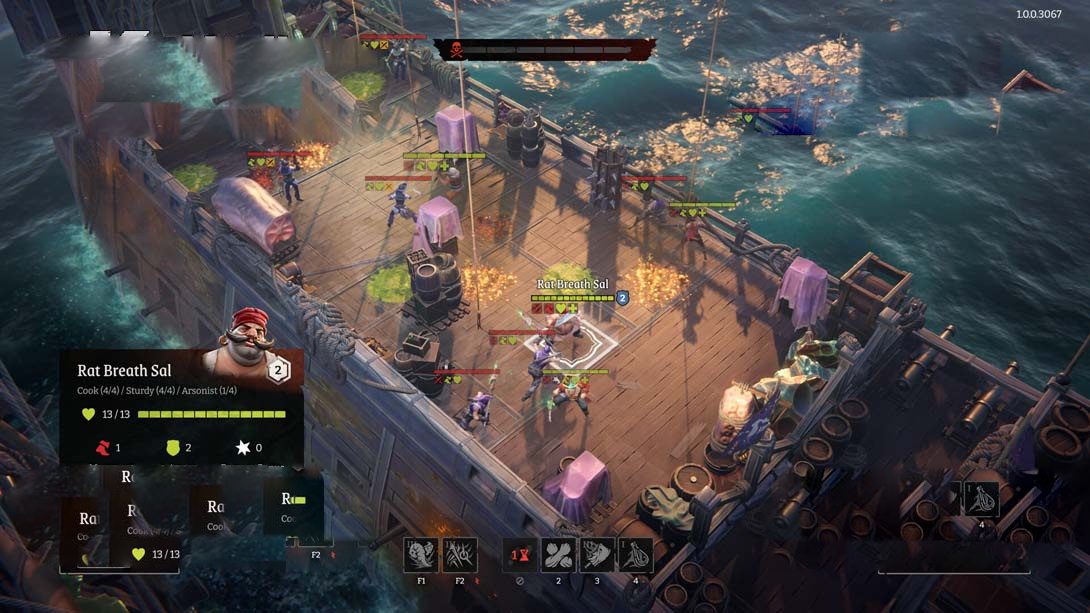Activate the crossed arms ability

[x=558, y=555]
